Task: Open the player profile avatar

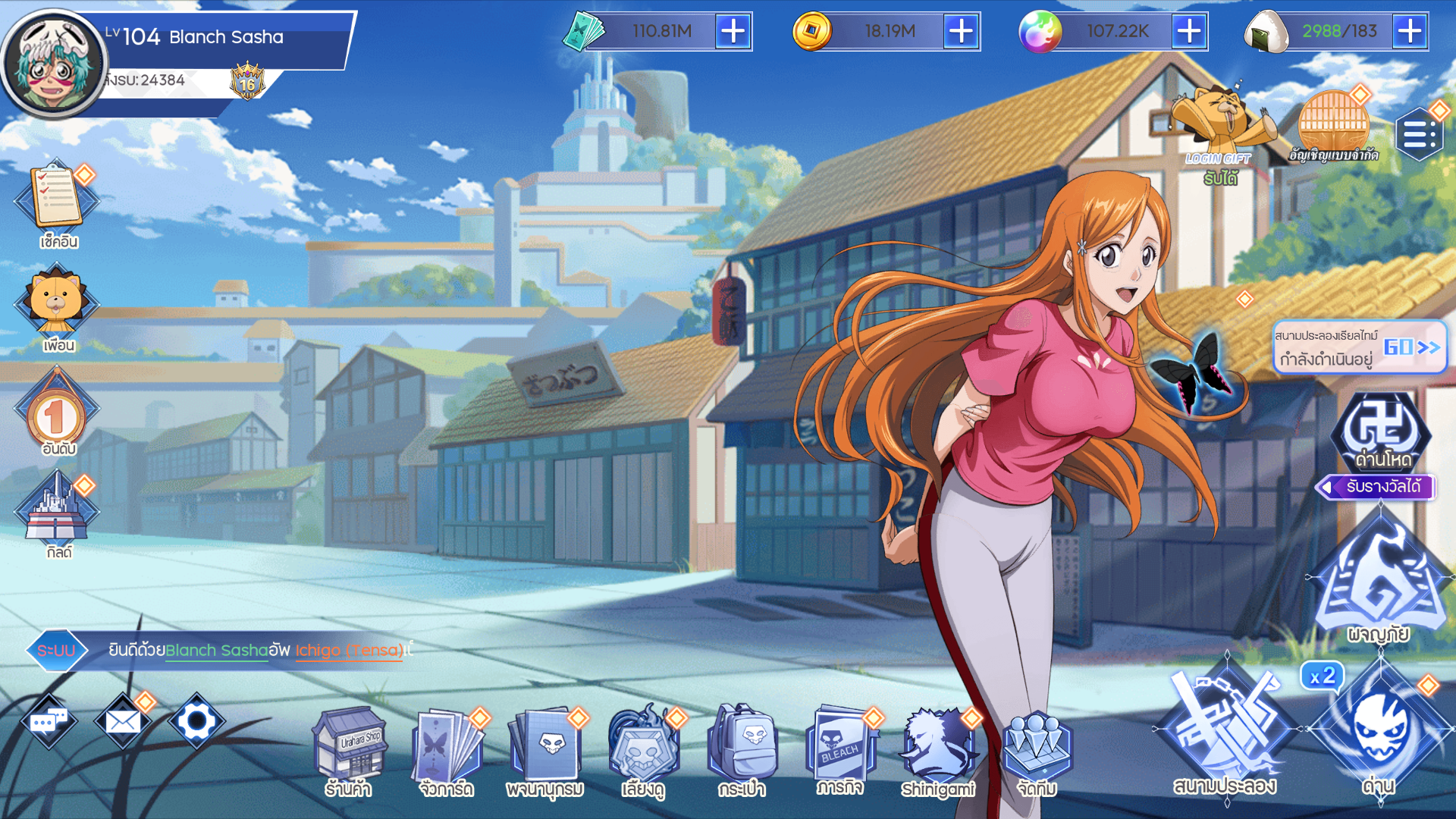Action: (x=53, y=64)
